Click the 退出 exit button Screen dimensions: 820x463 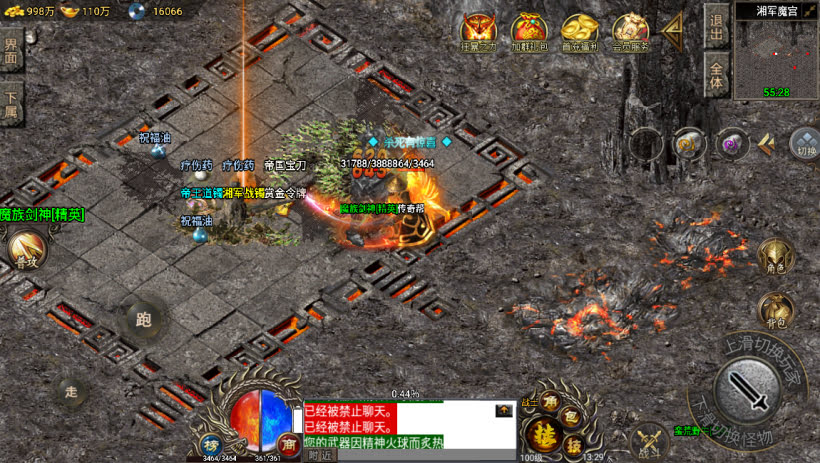click(x=716, y=26)
